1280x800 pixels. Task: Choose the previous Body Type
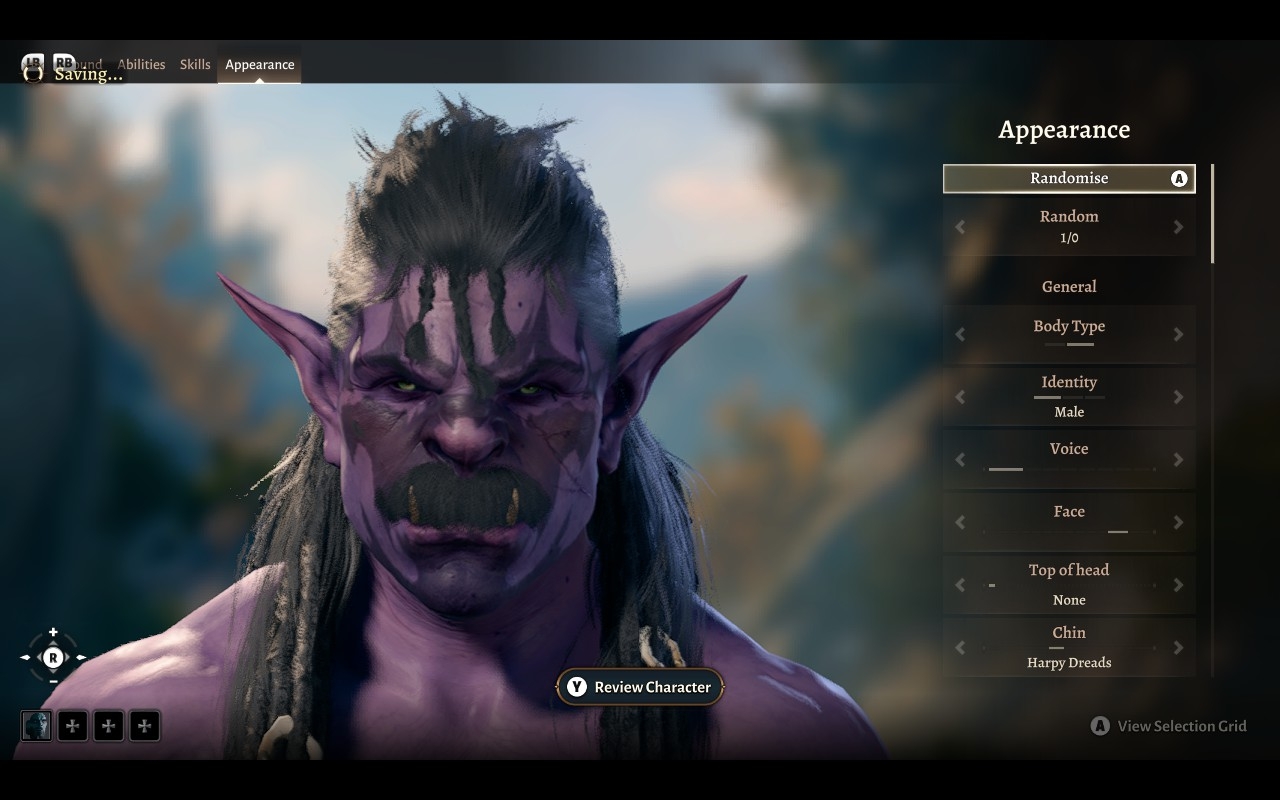960,334
